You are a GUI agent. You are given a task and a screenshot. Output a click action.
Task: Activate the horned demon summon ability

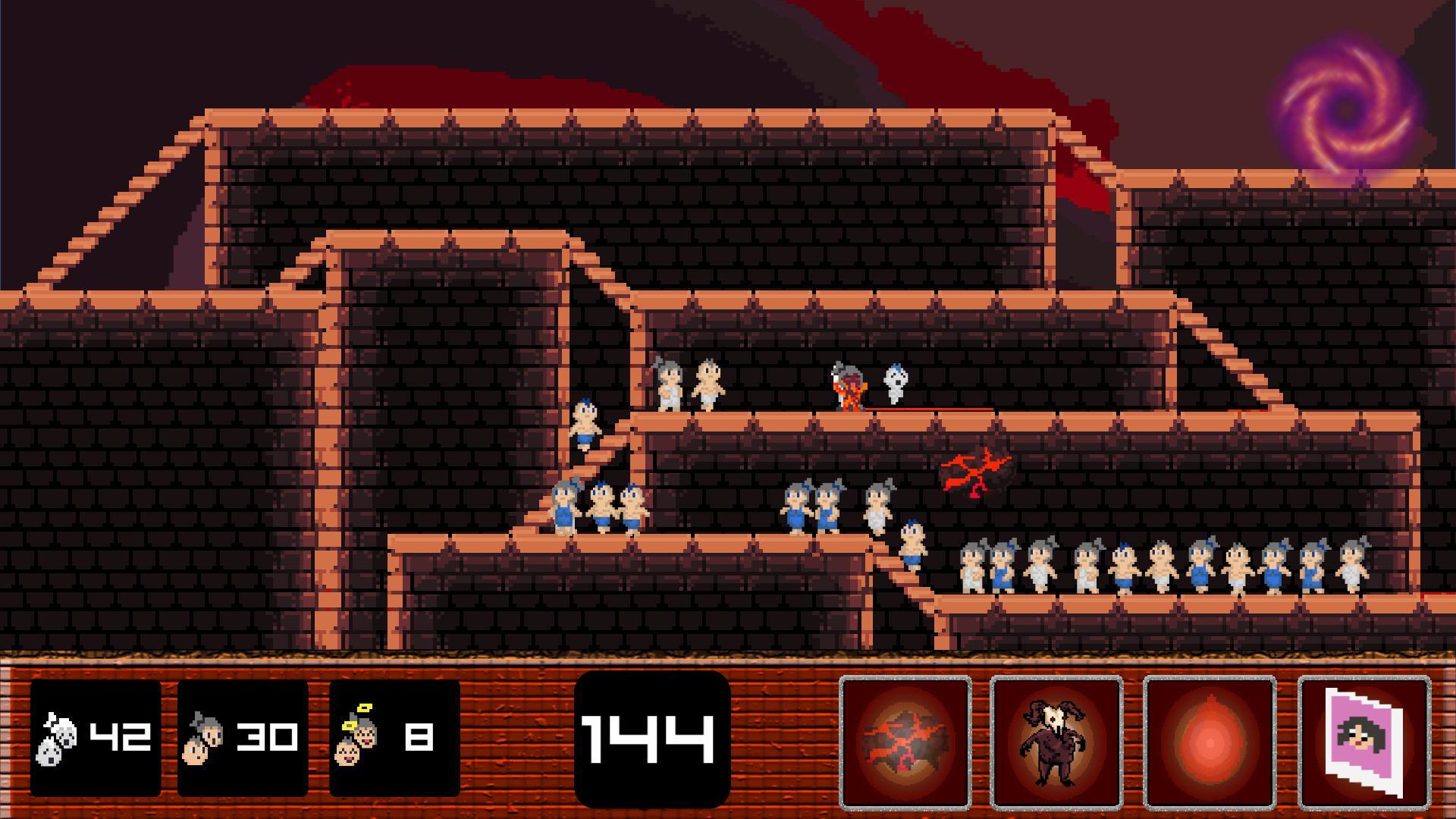click(x=1056, y=742)
